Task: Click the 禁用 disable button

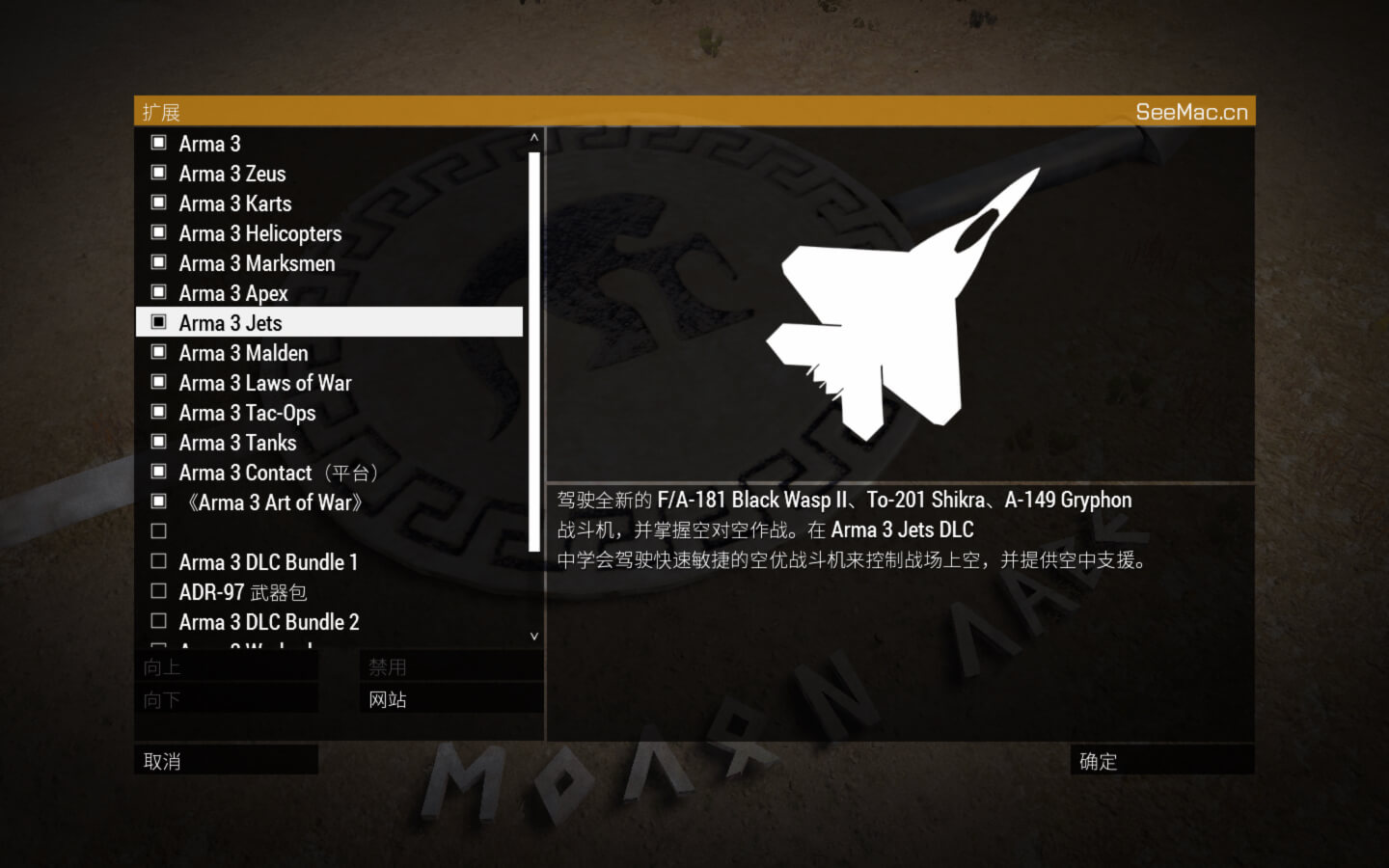Action: [x=450, y=665]
